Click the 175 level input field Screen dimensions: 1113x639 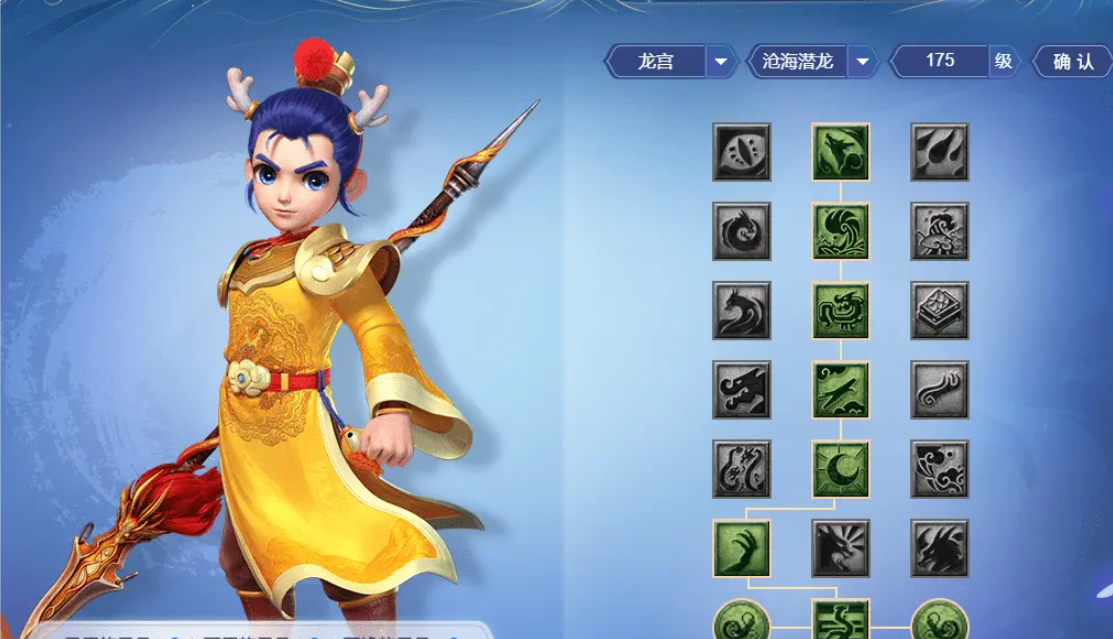tap(940, 61)
